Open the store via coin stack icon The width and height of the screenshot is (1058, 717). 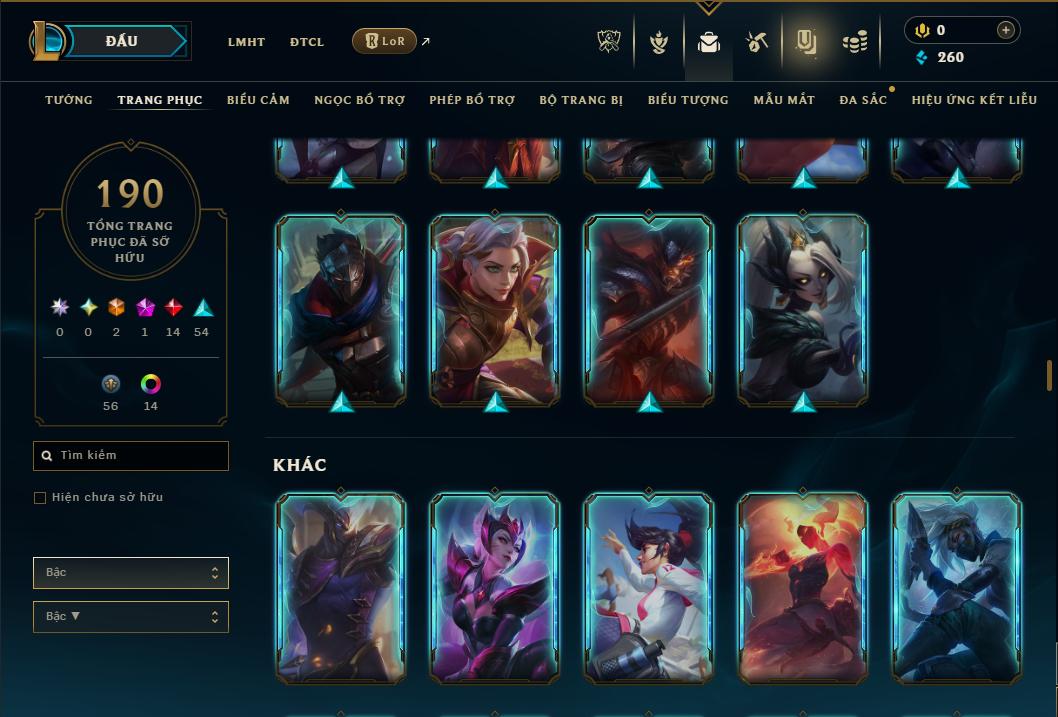pyautogui.click(x=854, y=42)
